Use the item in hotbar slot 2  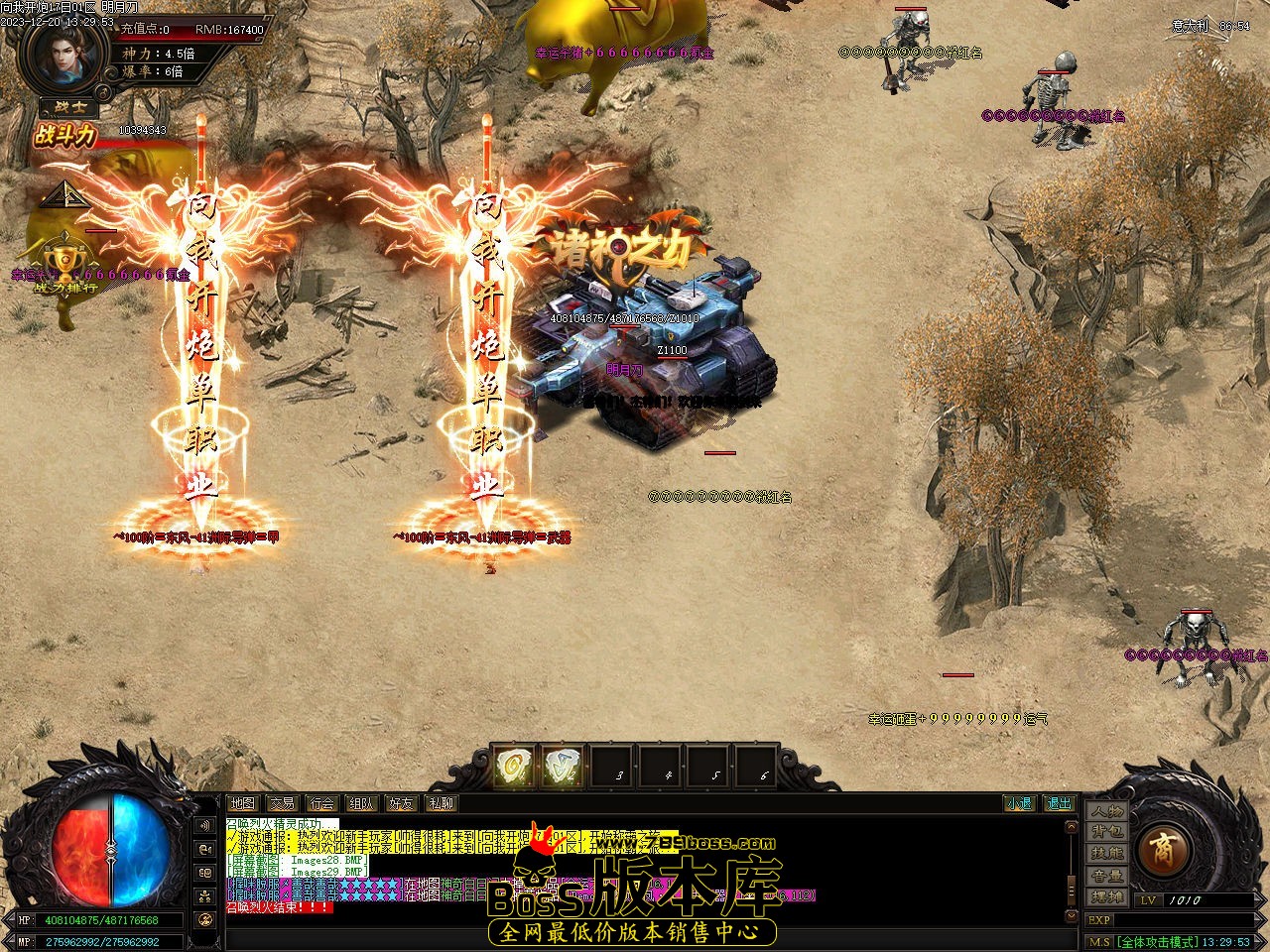(564, 767)
